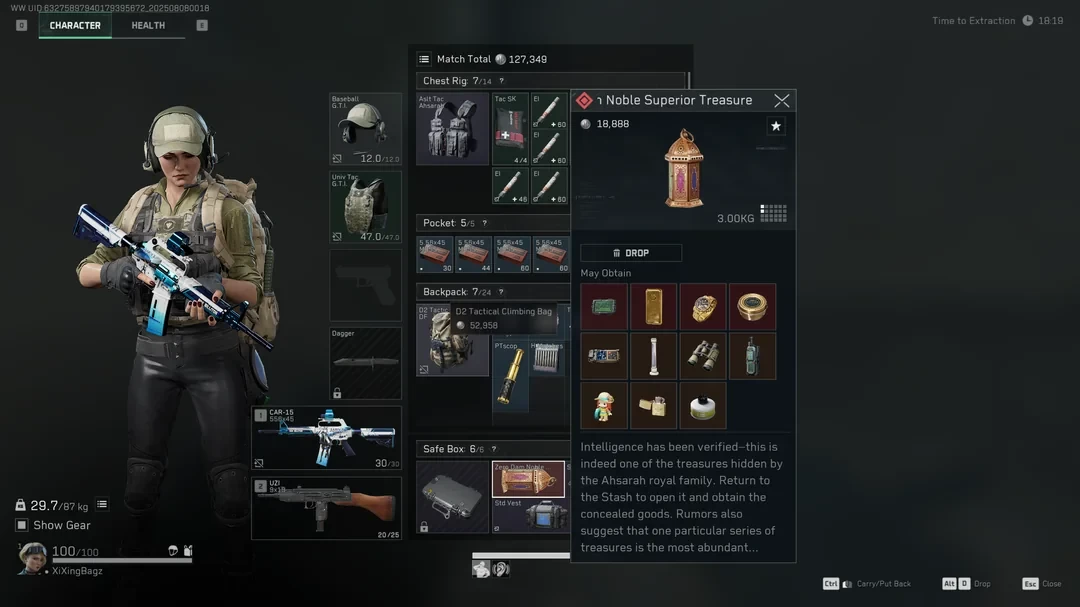Image resolution: width=1080 pixels, height=607 pixels.
Task: Inspect the gold watch reward tile
Action: click(703, 306)
